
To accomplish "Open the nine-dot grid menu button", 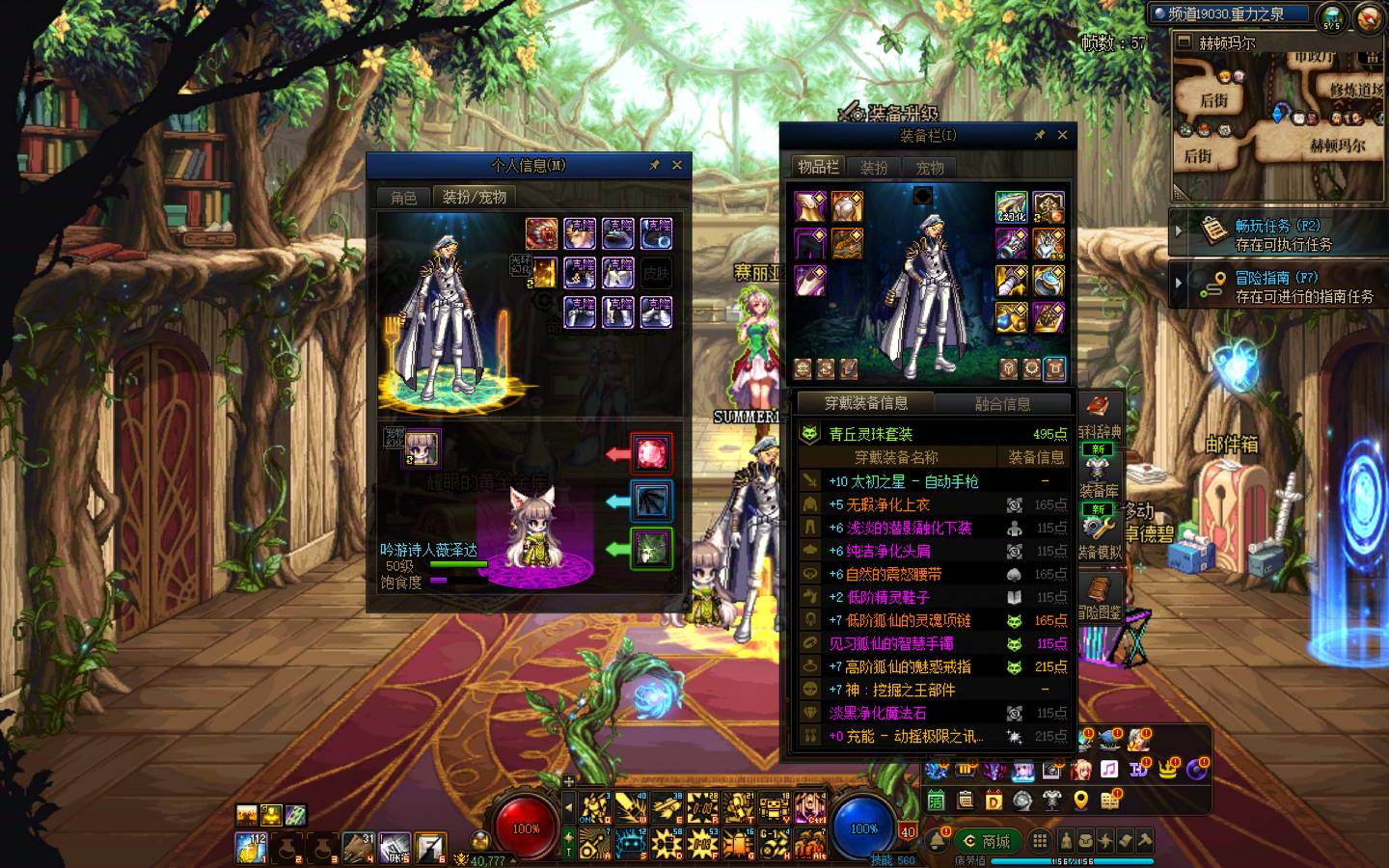I will click(x=1039, y=841).
